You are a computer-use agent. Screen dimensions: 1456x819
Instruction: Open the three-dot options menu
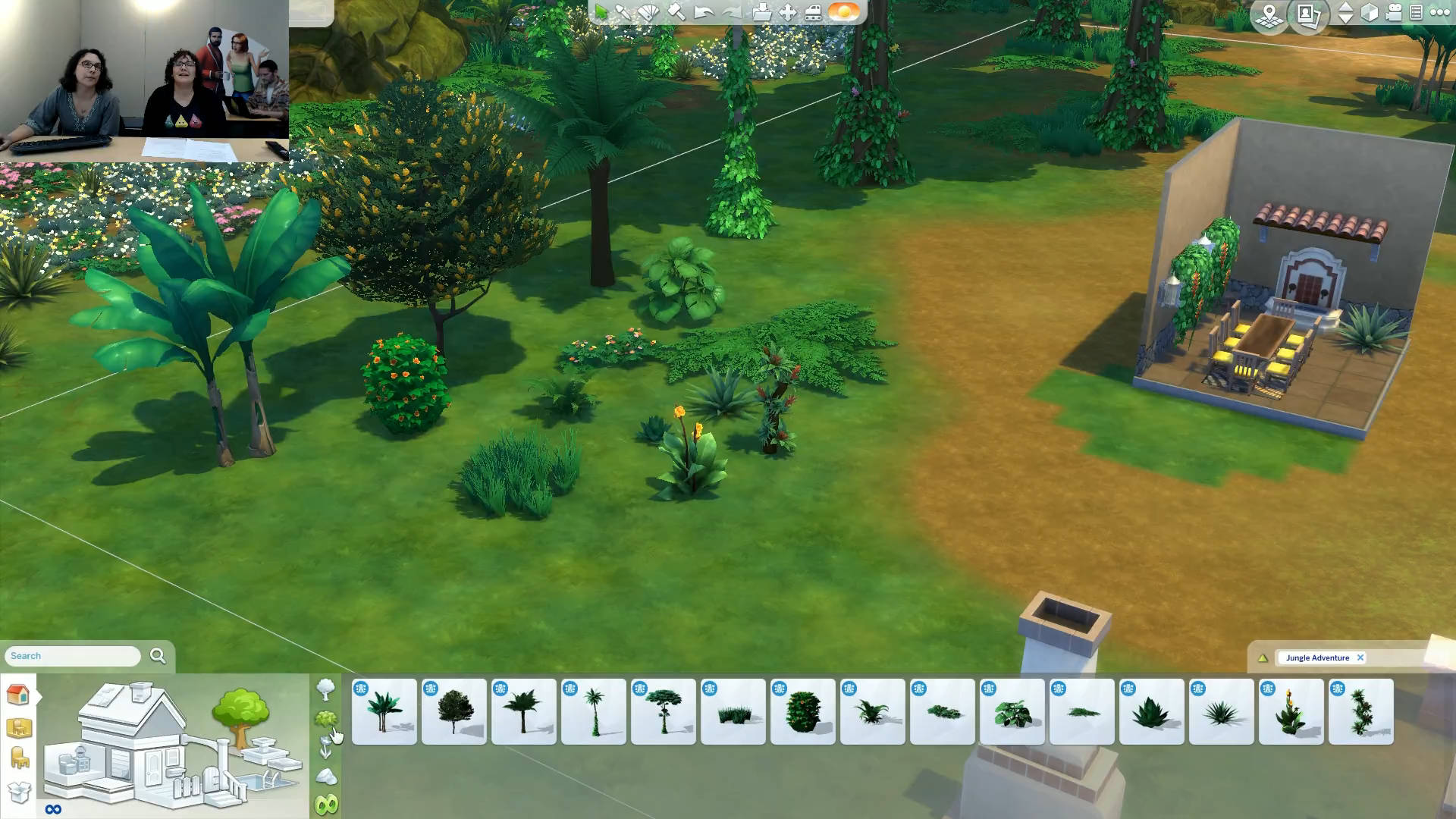(x=1439, y=12)
